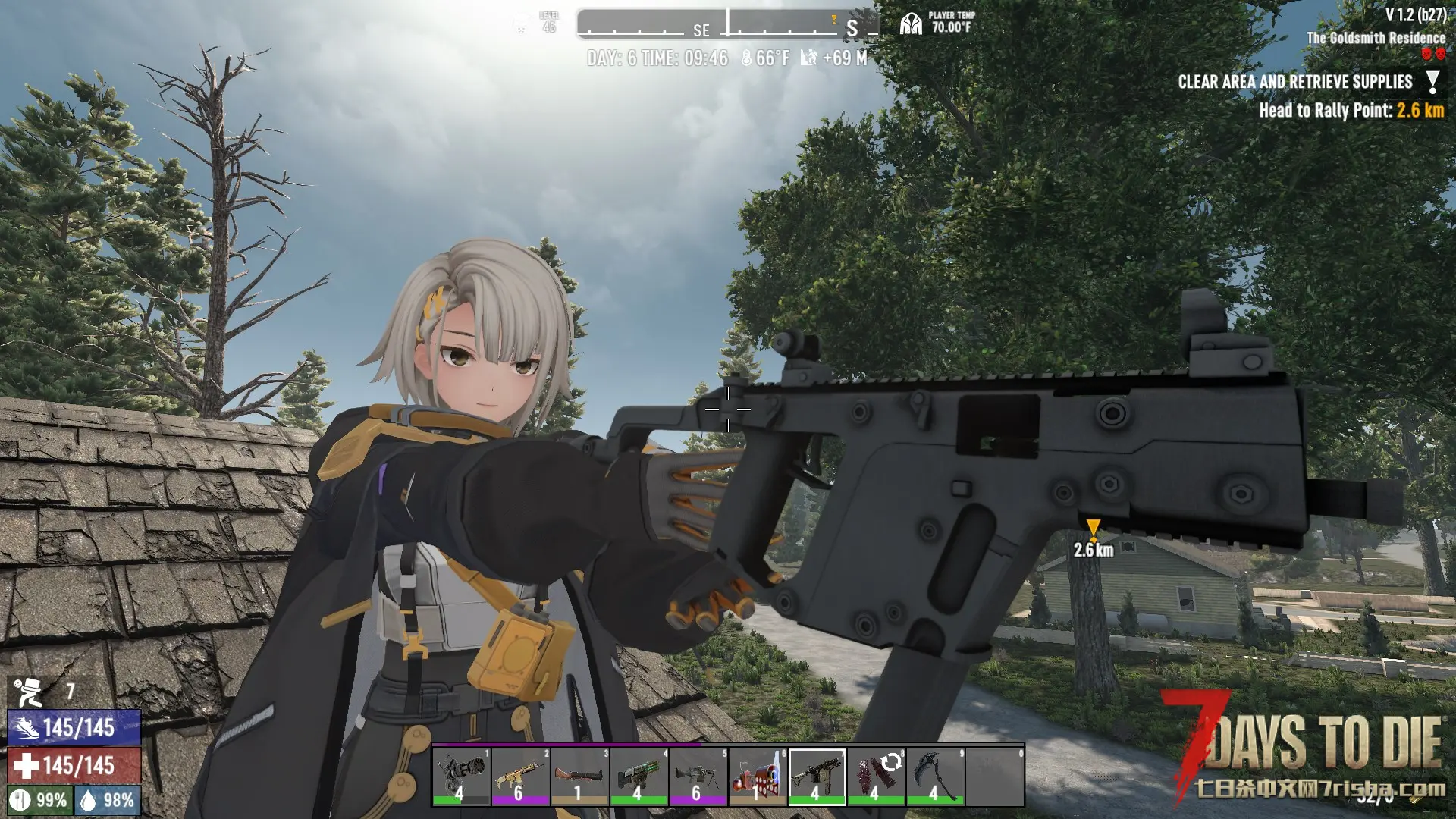Screen dimensions: 1456x819
Task: Click the Clear Area and Retrieve Supplies quest tracker
Action: point(1295,82)
